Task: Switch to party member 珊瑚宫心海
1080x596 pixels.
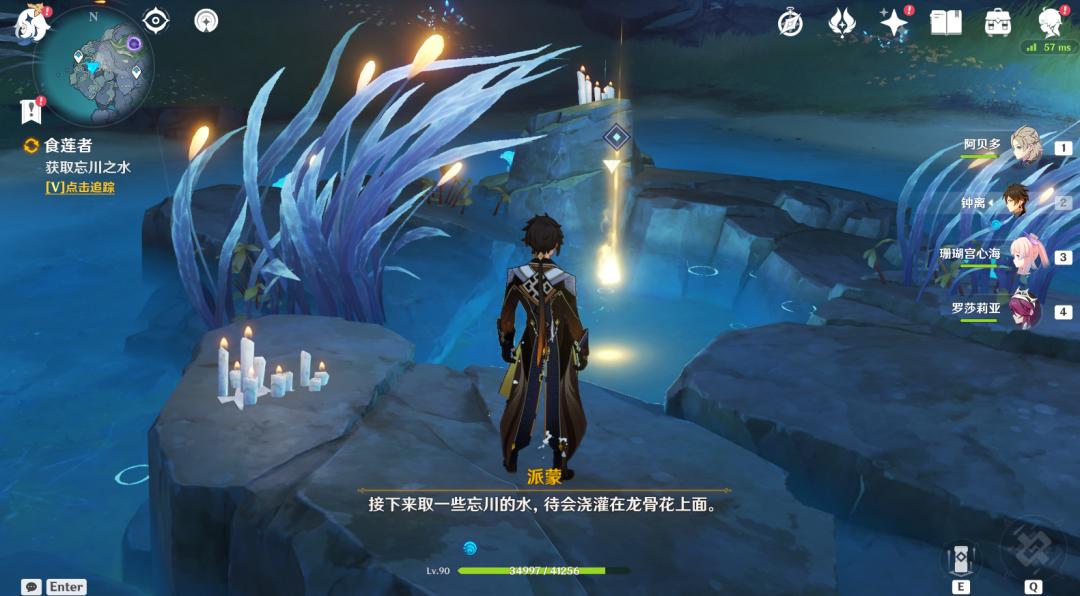Action: (x=1025, y=255)
